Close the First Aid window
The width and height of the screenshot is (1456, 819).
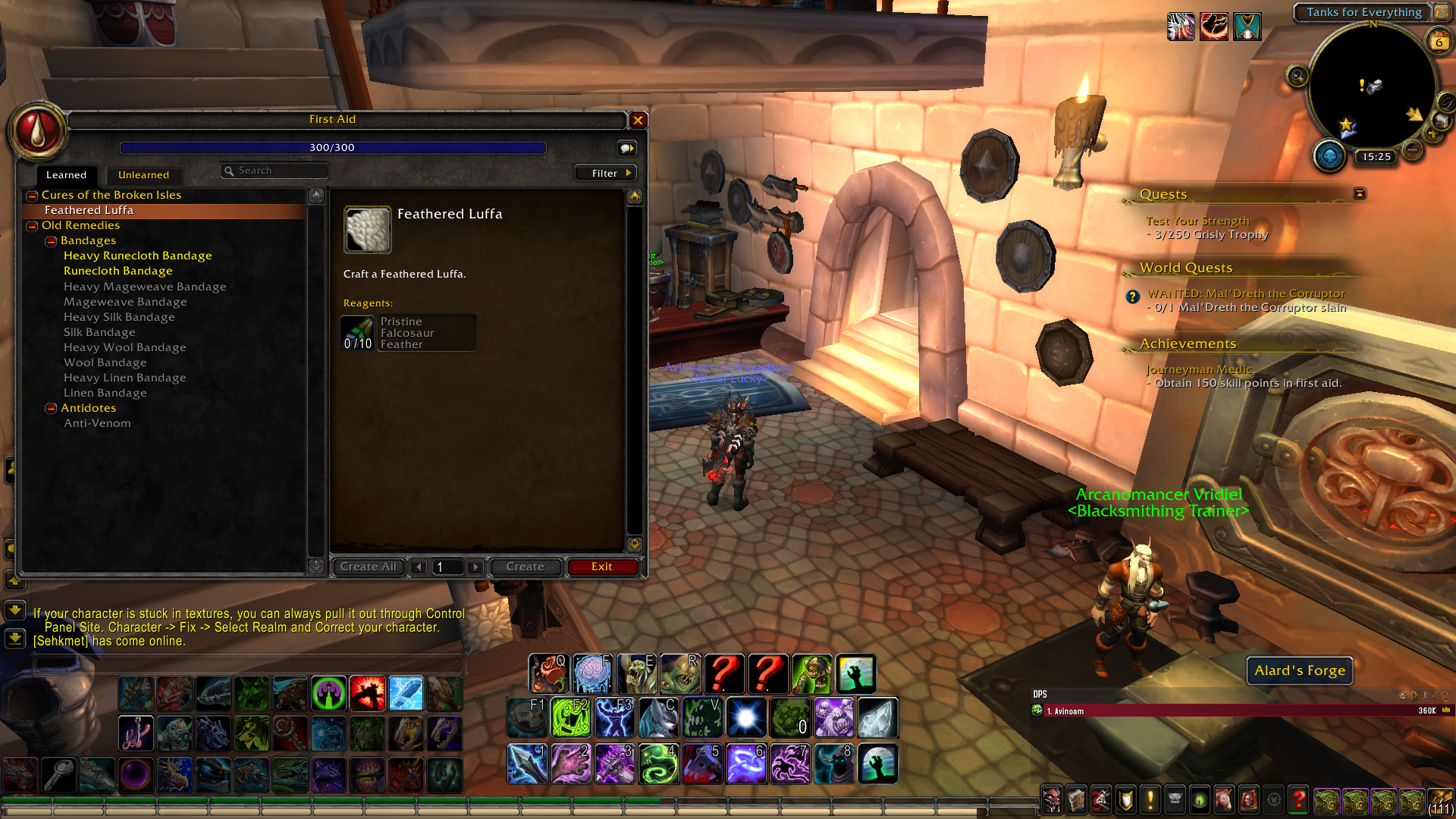coord(638,120)
